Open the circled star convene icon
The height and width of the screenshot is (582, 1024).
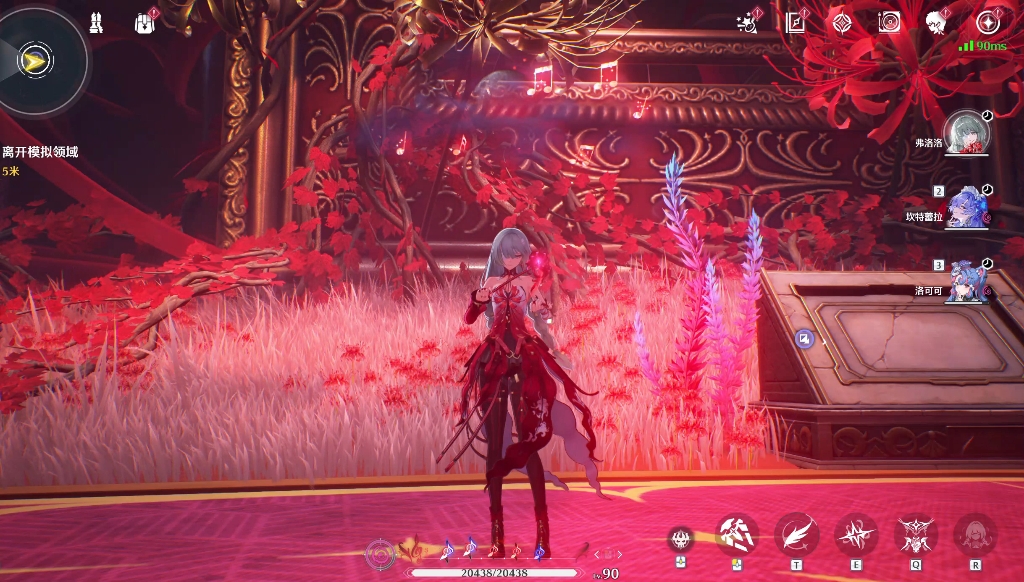point(988,22)
